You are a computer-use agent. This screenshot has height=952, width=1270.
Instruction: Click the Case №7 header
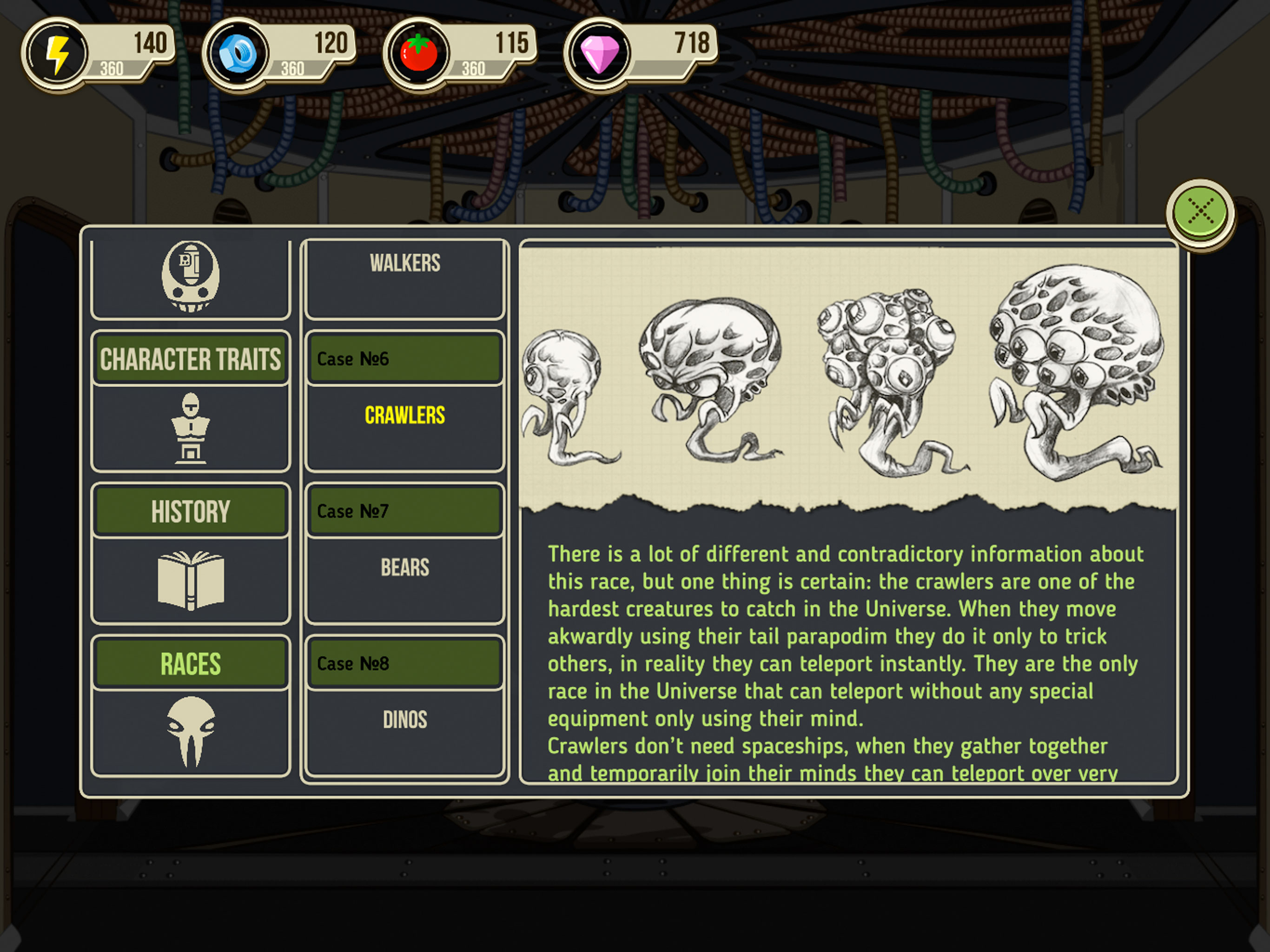[x=405, y=511]
